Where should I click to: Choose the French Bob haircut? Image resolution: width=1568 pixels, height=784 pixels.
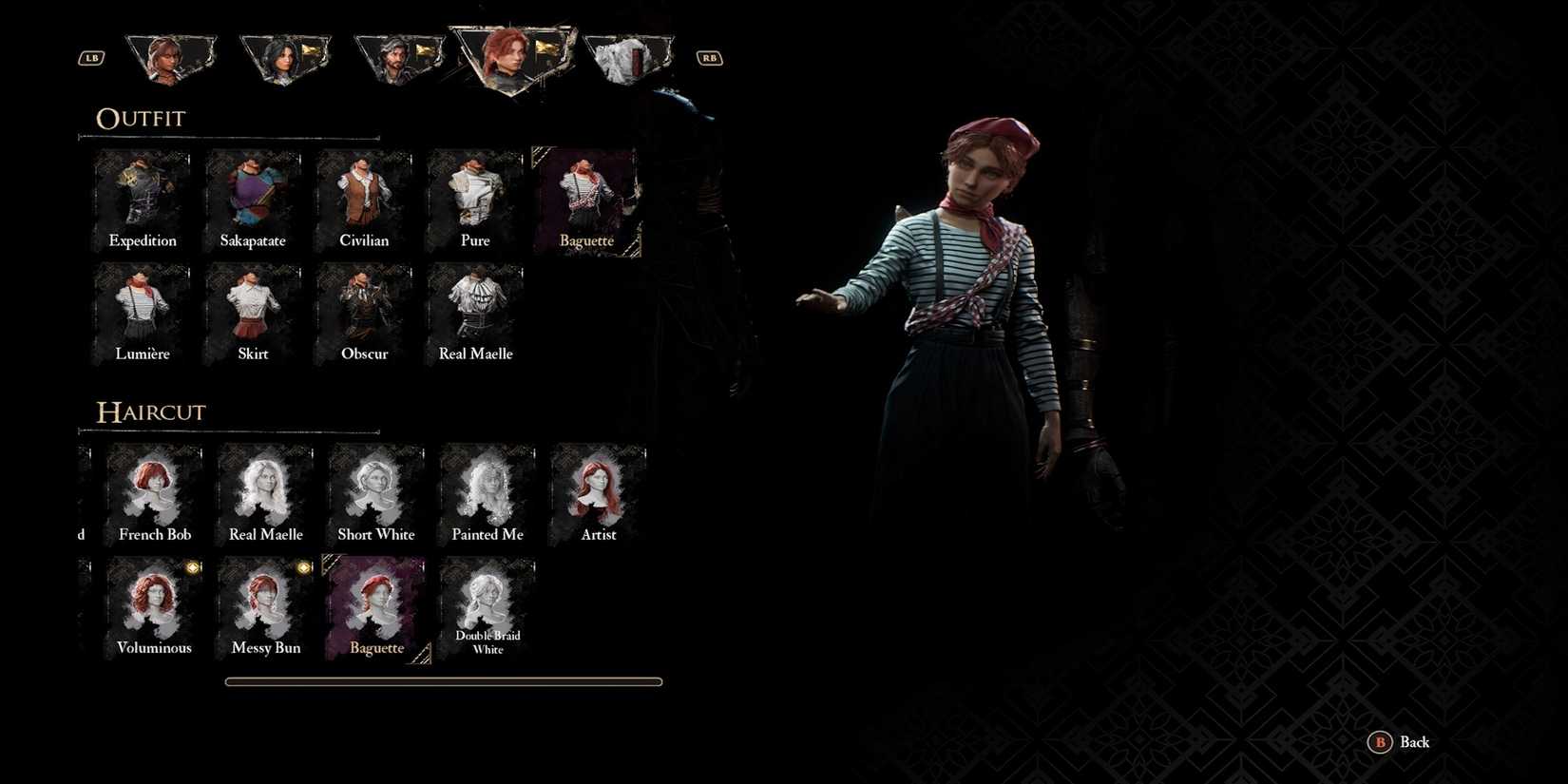[154, 488]
